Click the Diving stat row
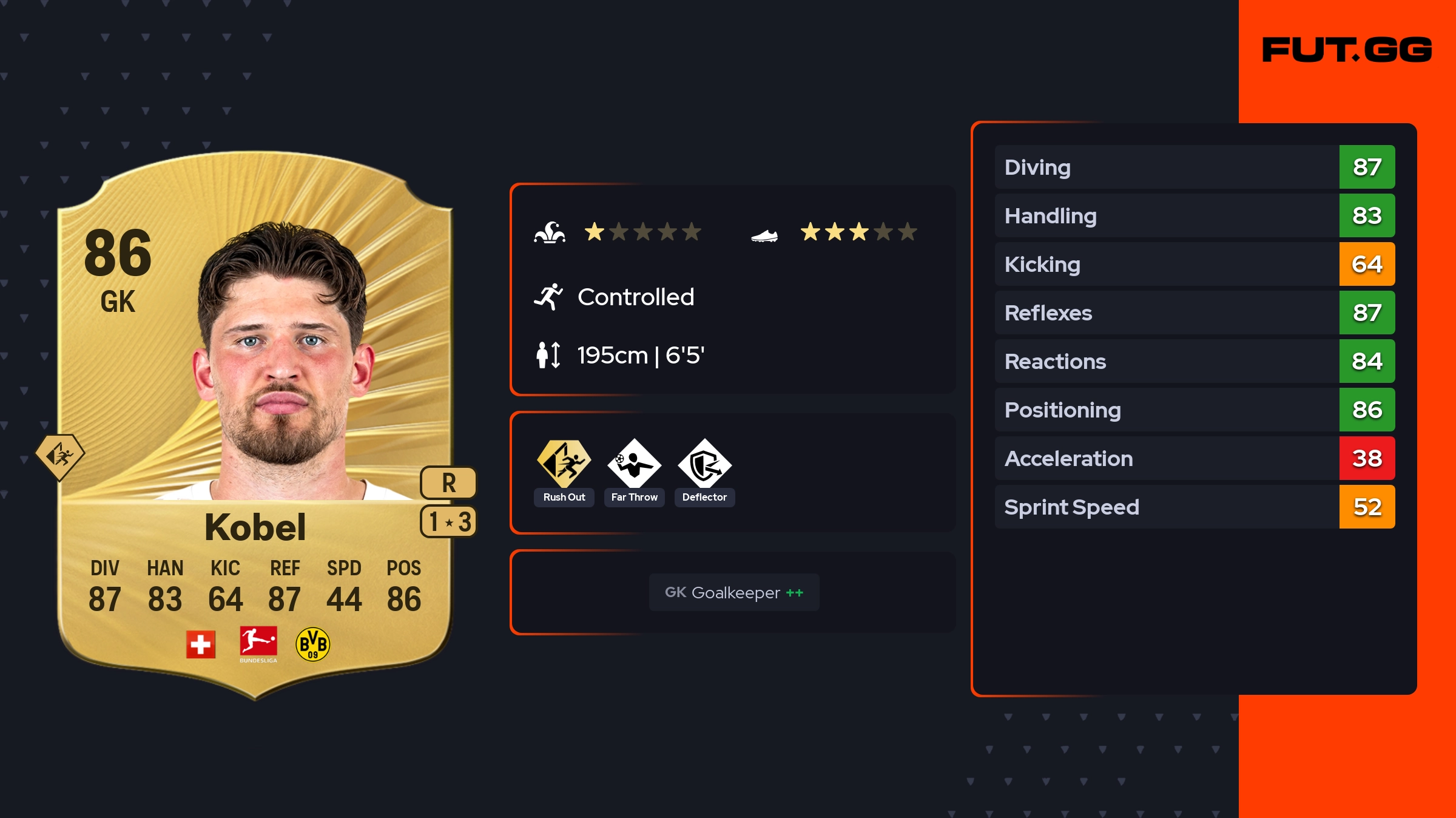 coord(1194,167)
